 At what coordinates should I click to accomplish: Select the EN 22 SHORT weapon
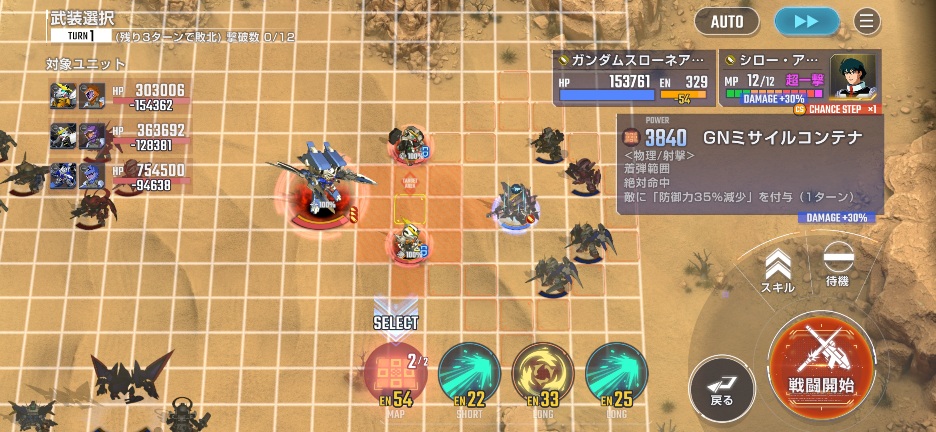[x=469, y=373]
